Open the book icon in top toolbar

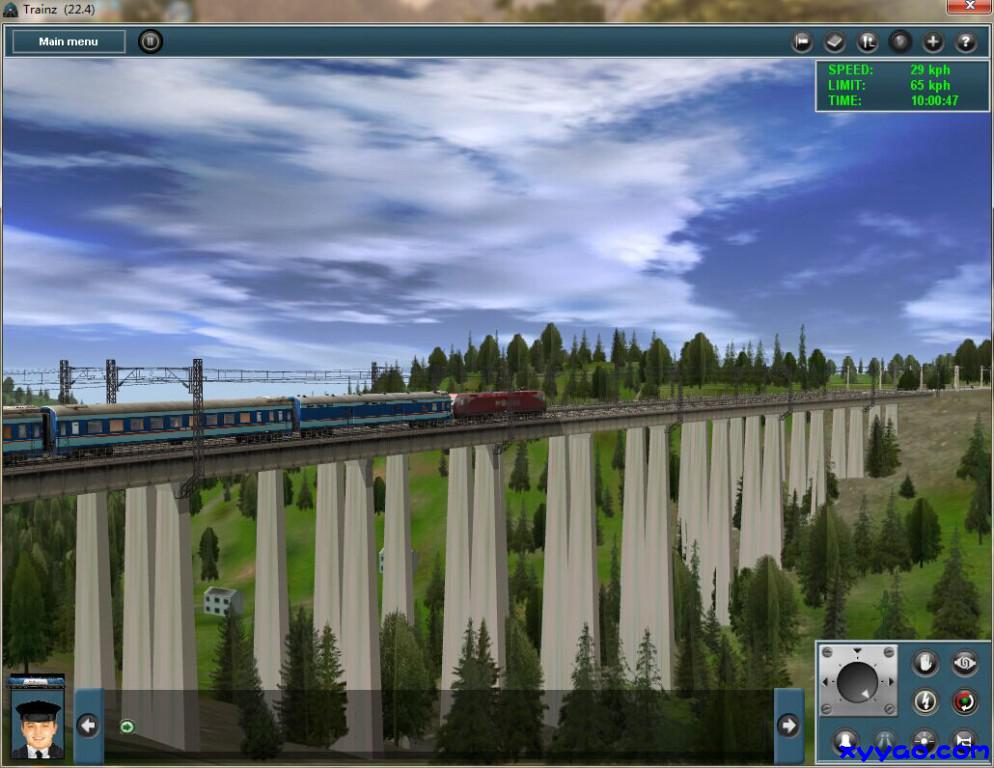[835, 42]
